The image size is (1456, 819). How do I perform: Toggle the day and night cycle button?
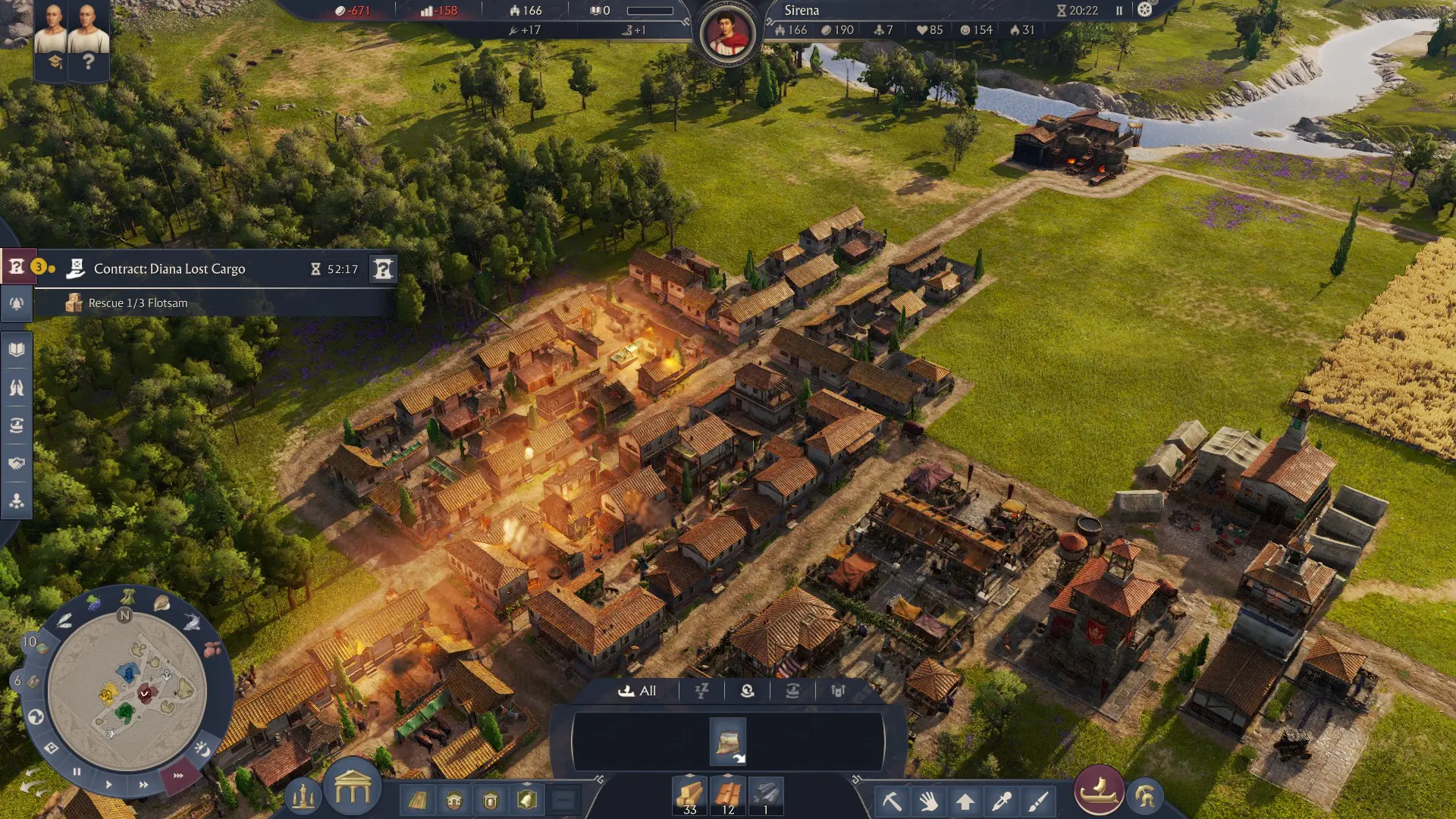point(202,749)
